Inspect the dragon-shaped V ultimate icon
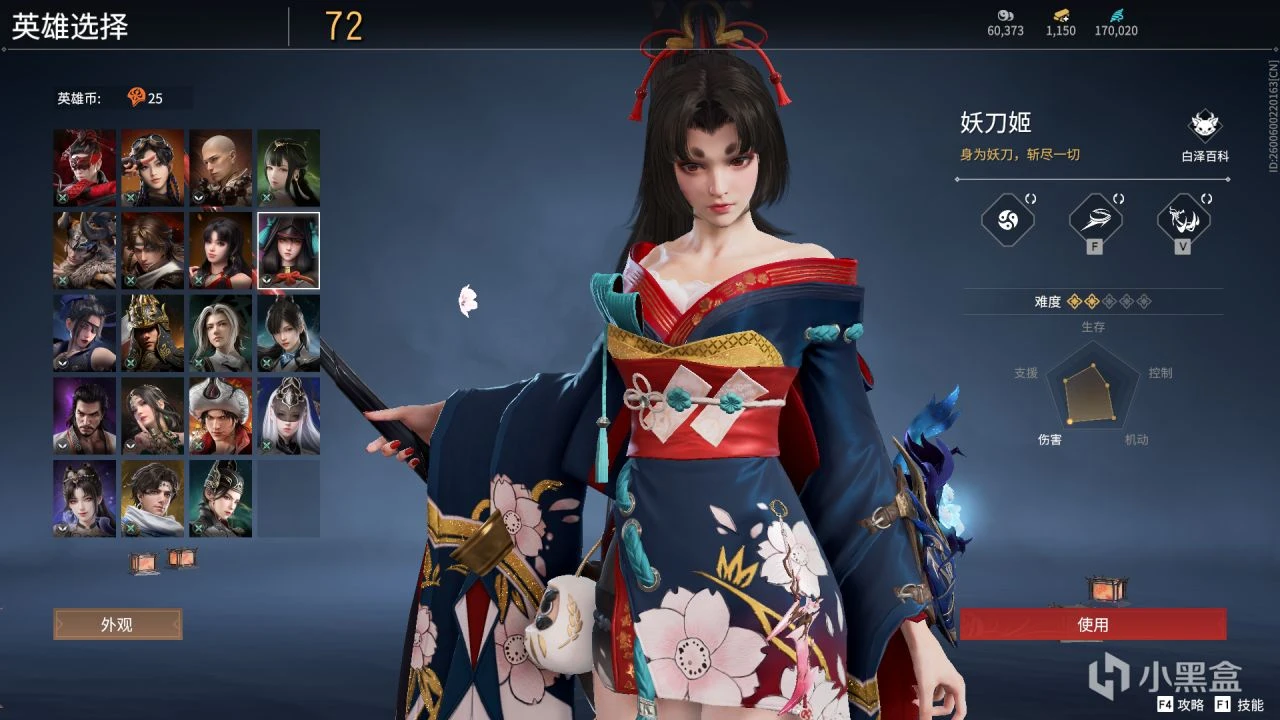The height and width of the screenshot is (720, 1280). (1183, 219)
